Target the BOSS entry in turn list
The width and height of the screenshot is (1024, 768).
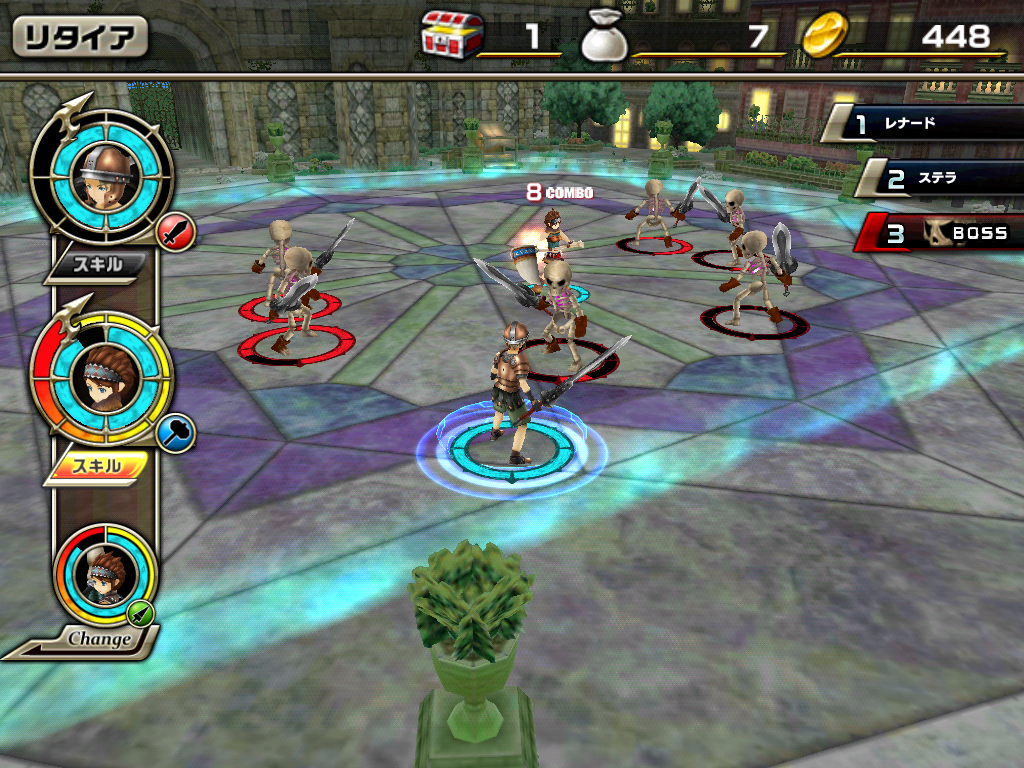(941, 234)
